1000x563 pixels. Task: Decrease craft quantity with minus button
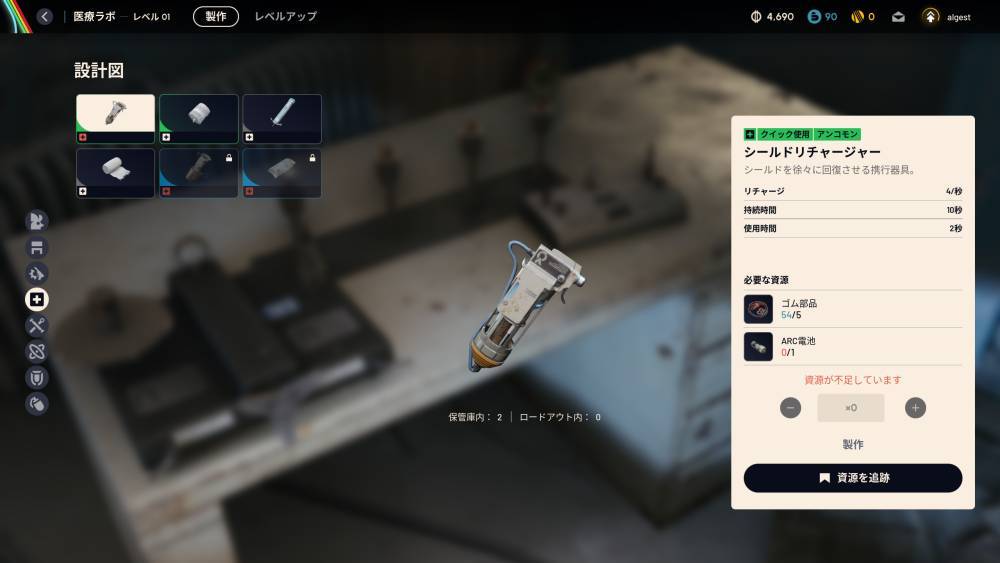click(791, 408)
